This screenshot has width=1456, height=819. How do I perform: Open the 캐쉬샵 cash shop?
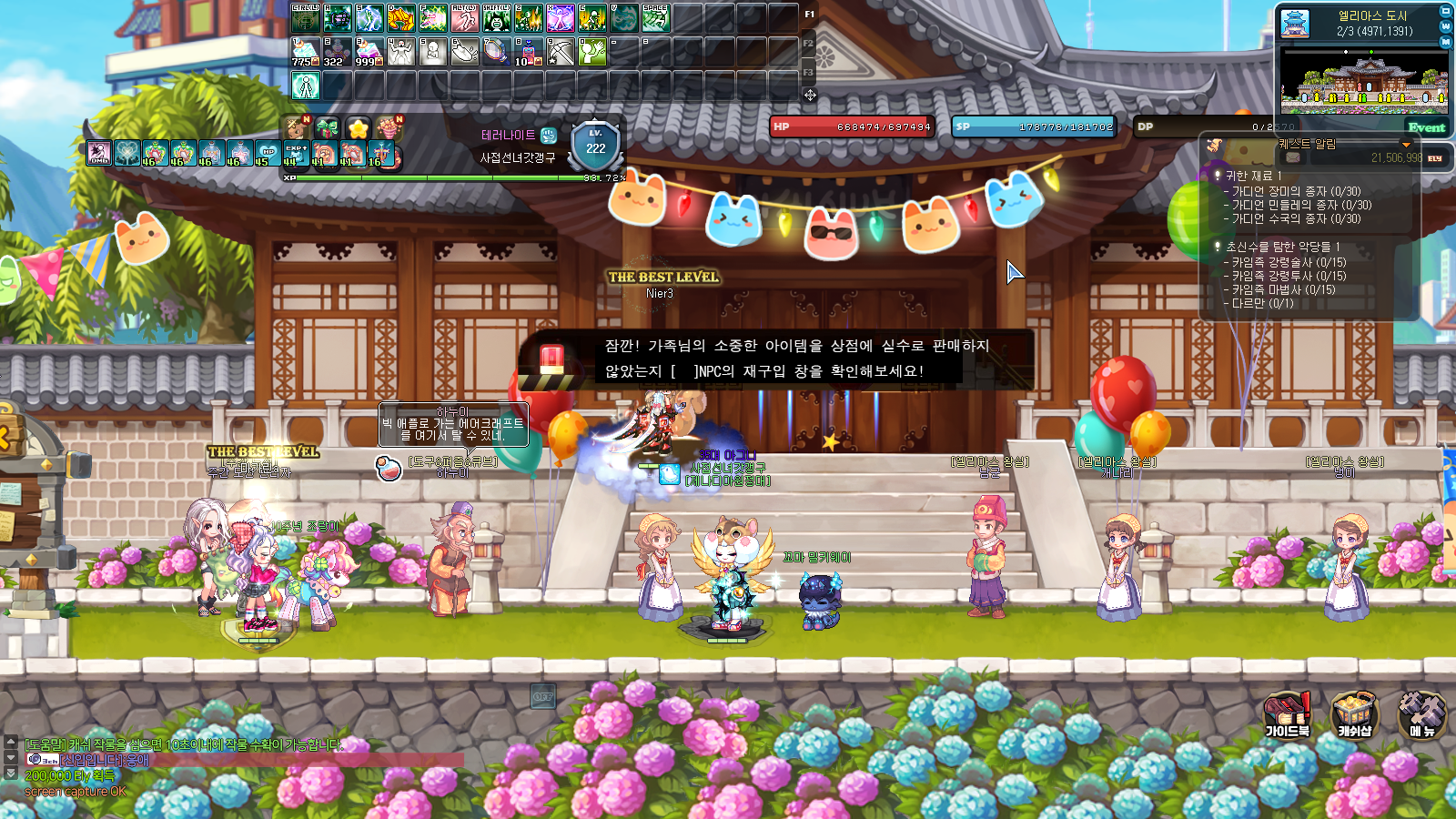(x=1354, y=713)
